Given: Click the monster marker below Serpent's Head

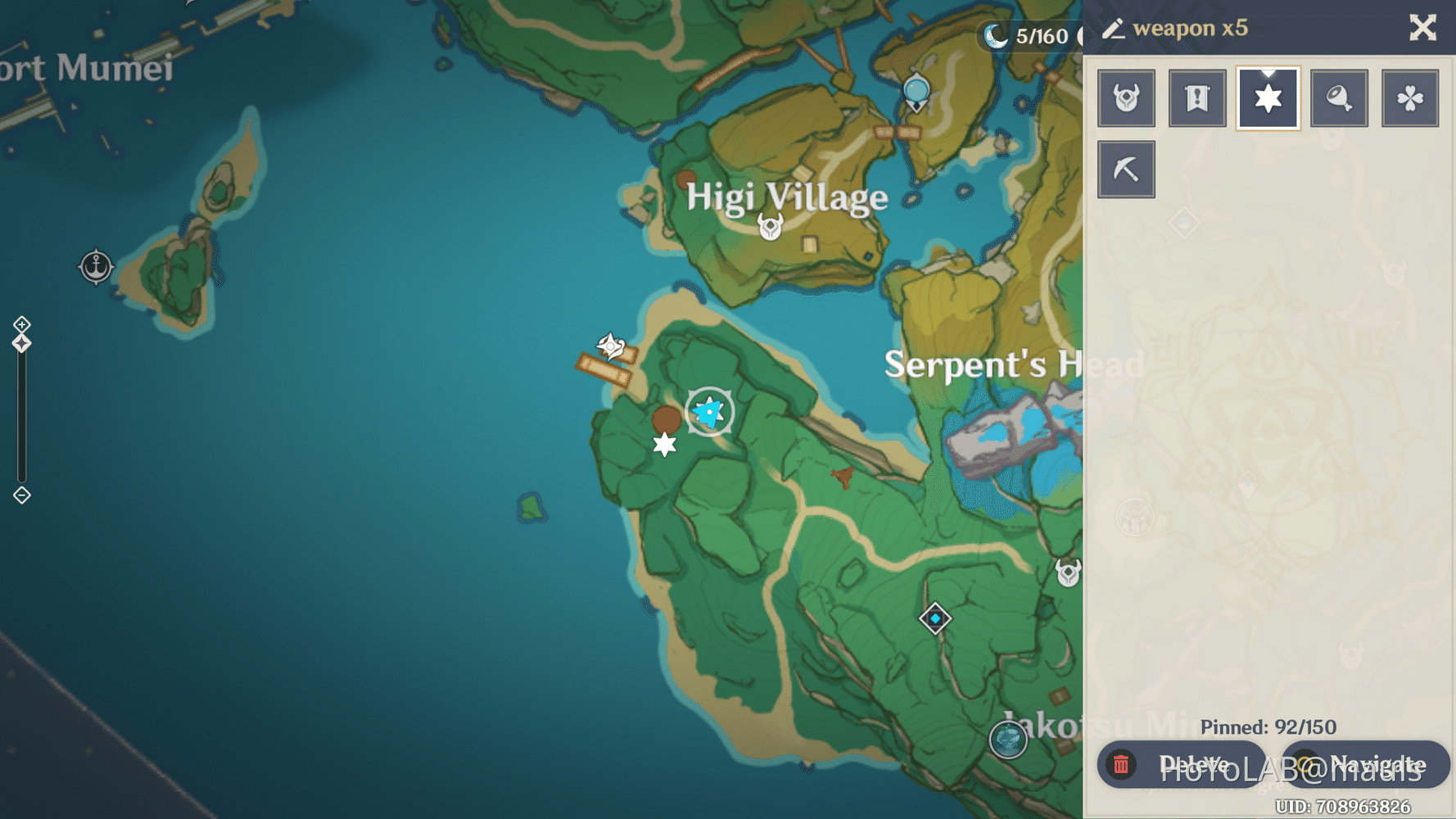Looking at the screenshot, I should tap(1069, 573).
